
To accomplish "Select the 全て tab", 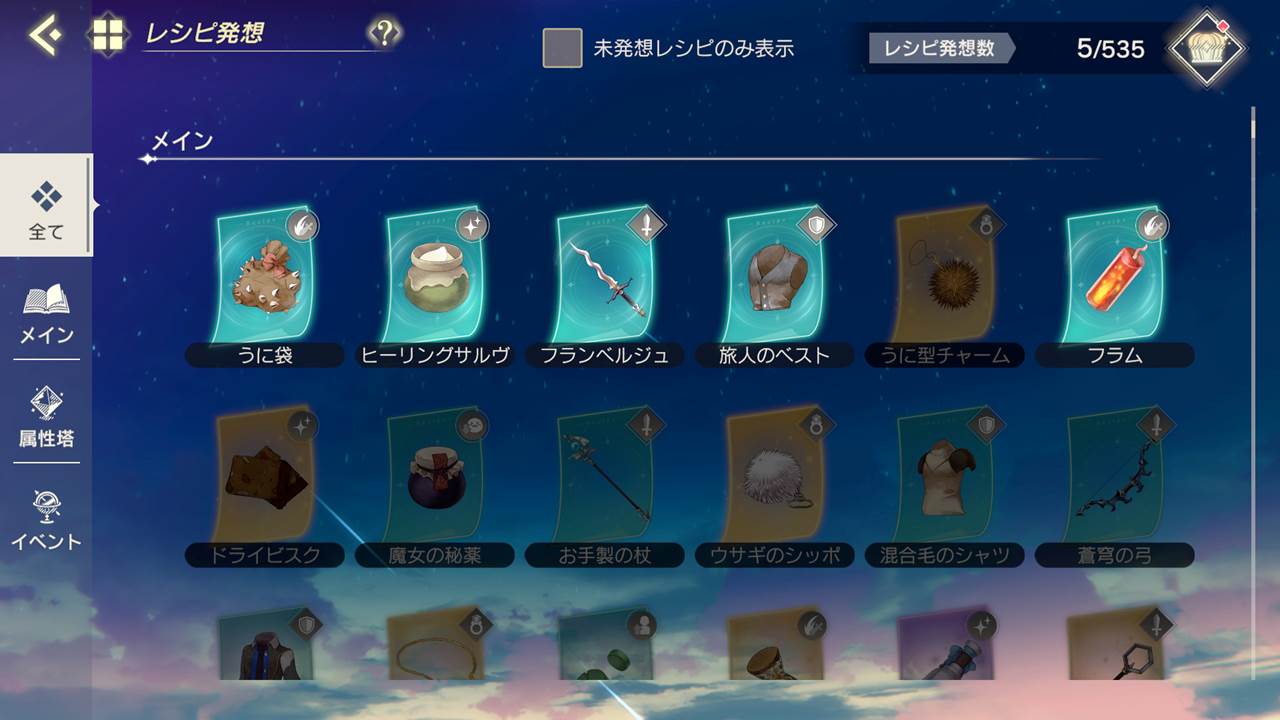I will pyautogui.click(x=46, y=206).
